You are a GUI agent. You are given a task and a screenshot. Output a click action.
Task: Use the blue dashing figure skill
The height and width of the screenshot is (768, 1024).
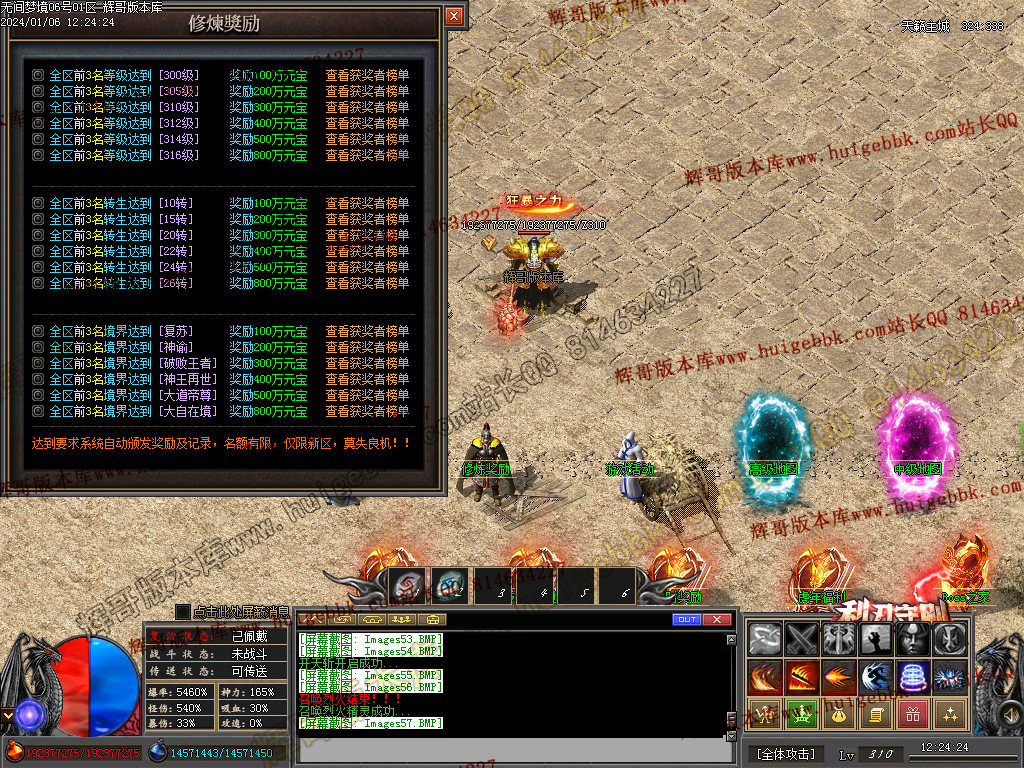click(x=875, y=677)
